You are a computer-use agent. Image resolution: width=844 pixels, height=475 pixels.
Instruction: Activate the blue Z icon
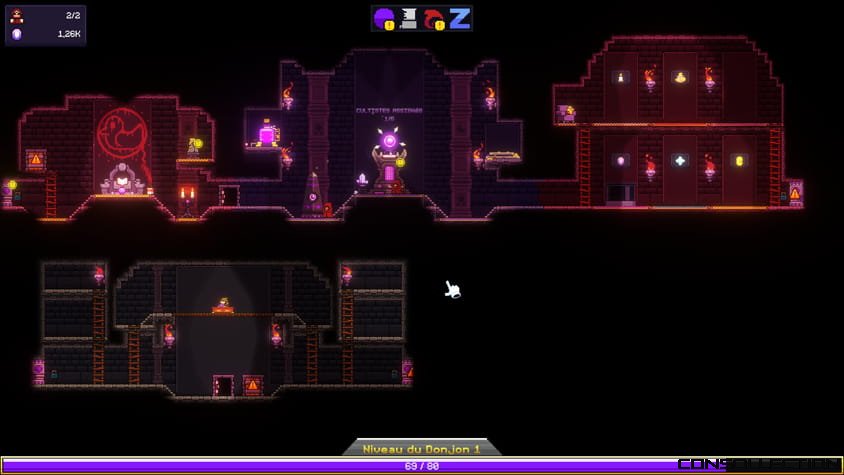click(459, 18)
